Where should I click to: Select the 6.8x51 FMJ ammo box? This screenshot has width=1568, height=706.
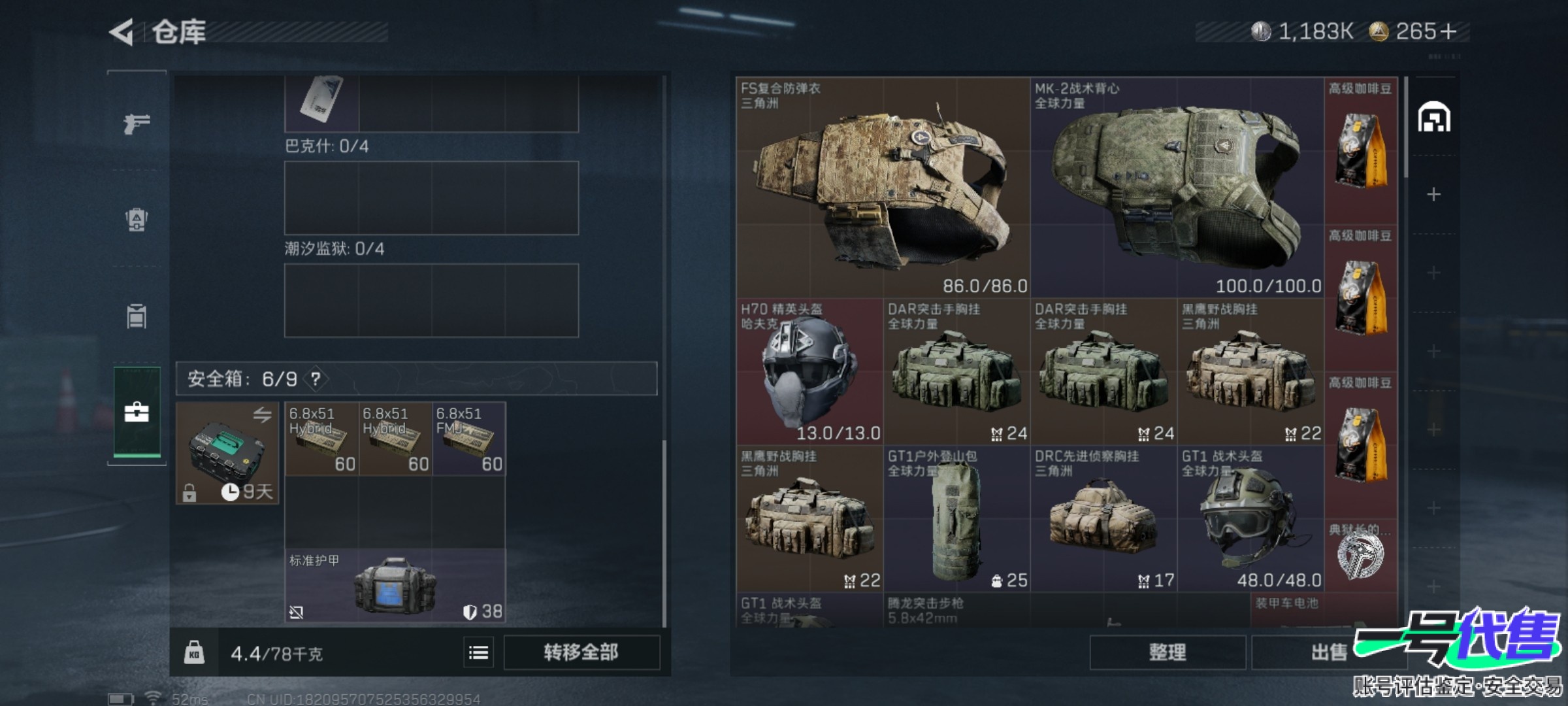[x=468, y=439]
